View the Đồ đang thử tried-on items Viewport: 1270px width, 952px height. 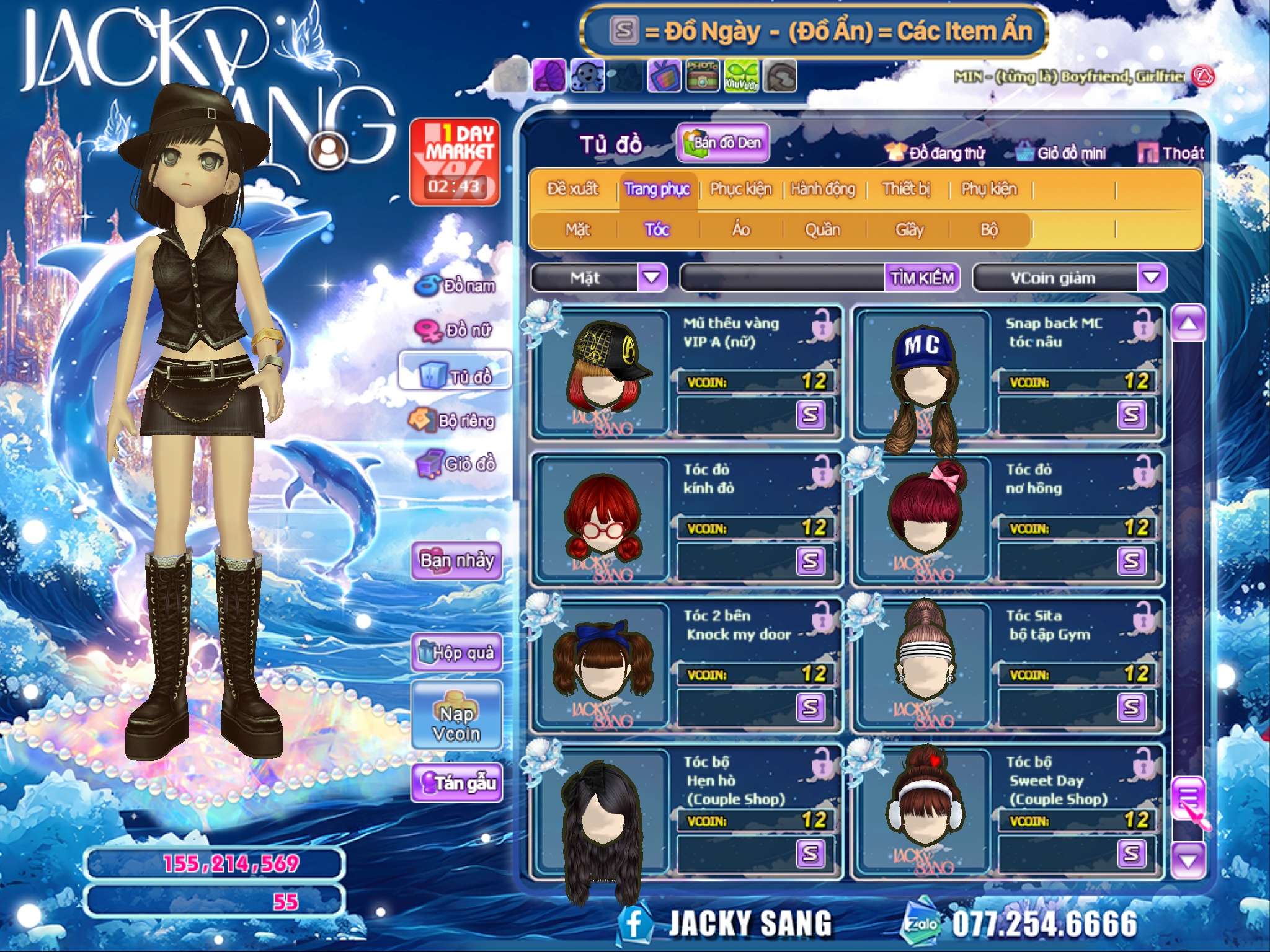click(x=936, y=153)
